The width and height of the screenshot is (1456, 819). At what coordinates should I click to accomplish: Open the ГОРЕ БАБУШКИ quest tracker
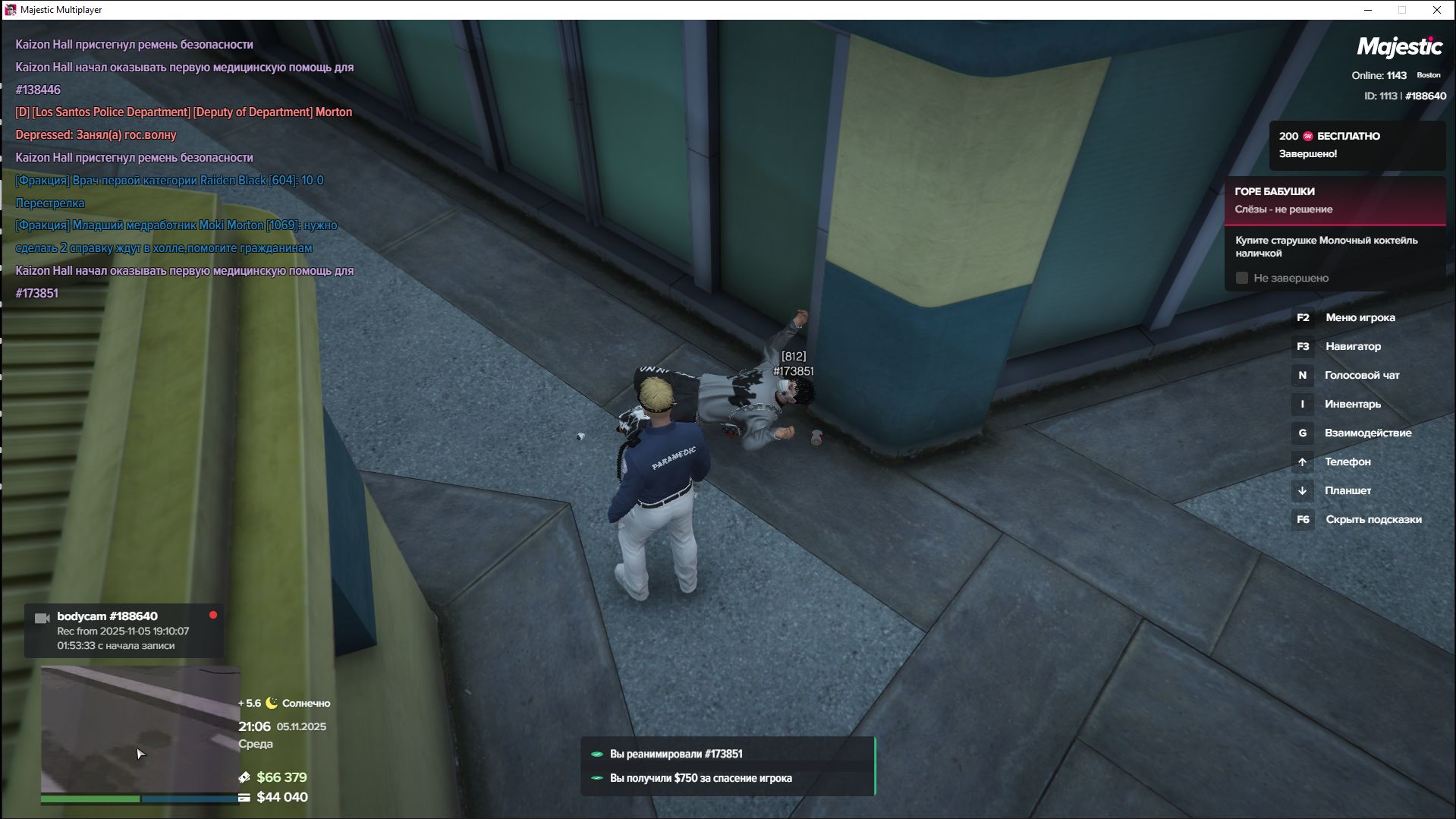tap(1334, 200)
